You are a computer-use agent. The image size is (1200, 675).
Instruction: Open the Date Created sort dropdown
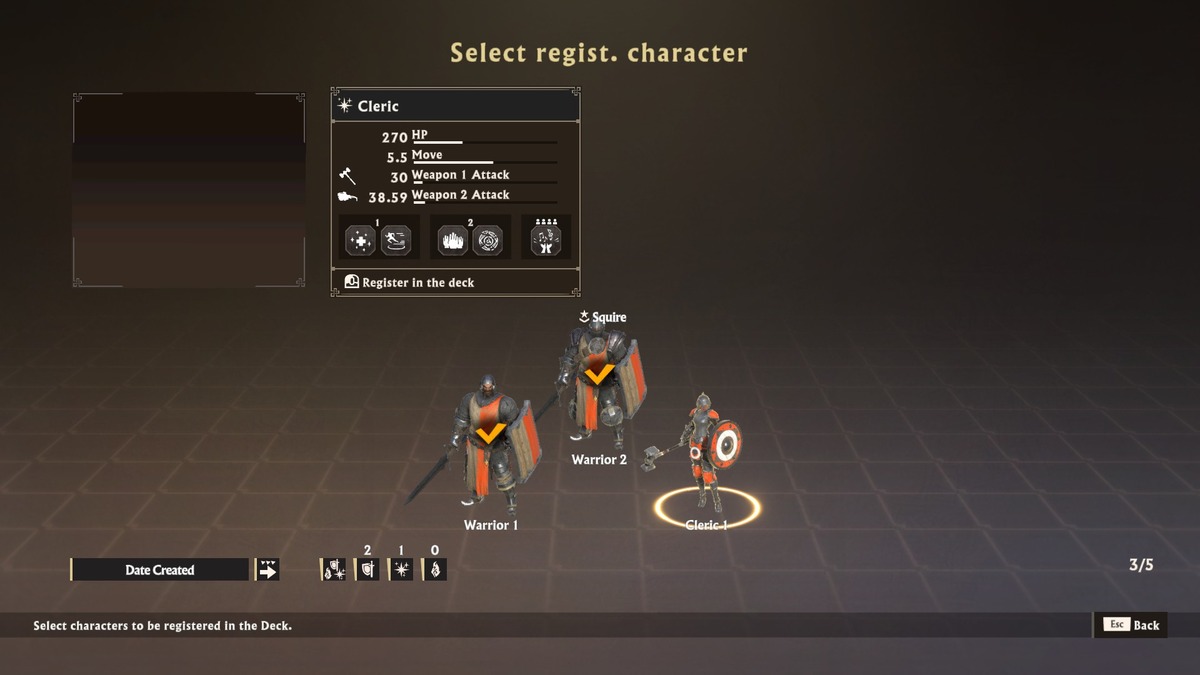click(x=160, y=570)
